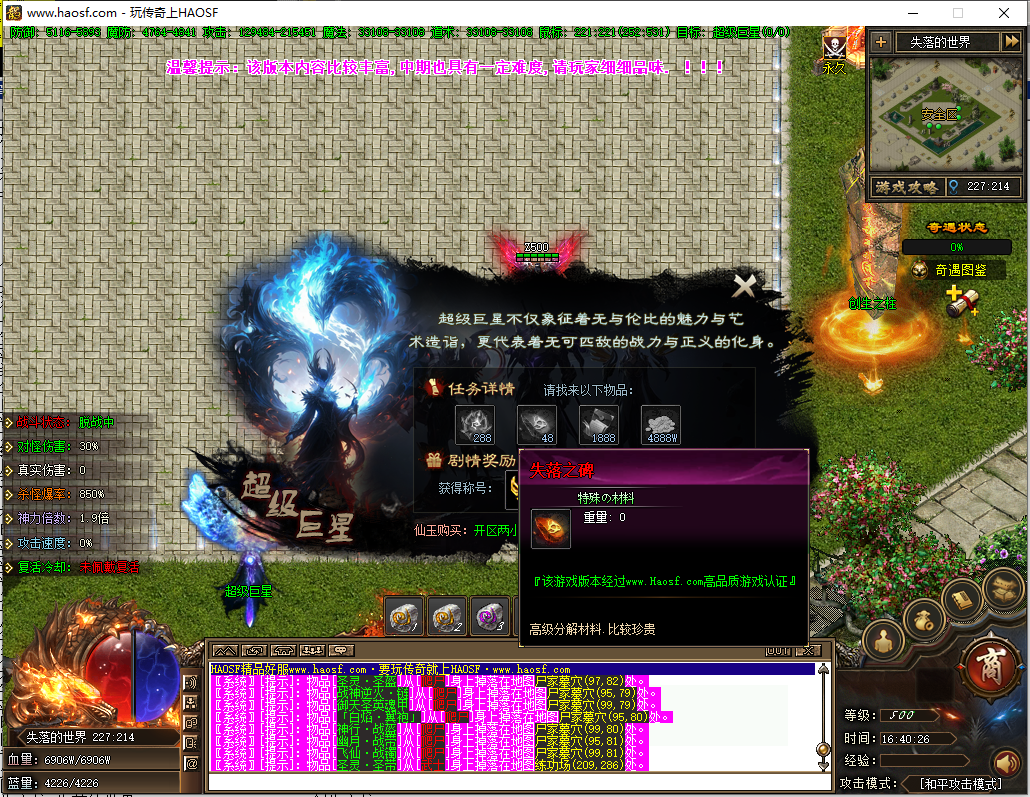Open the character silhouette panel
The width and height of the screenshot is (1030, 797).
point(884,638)
